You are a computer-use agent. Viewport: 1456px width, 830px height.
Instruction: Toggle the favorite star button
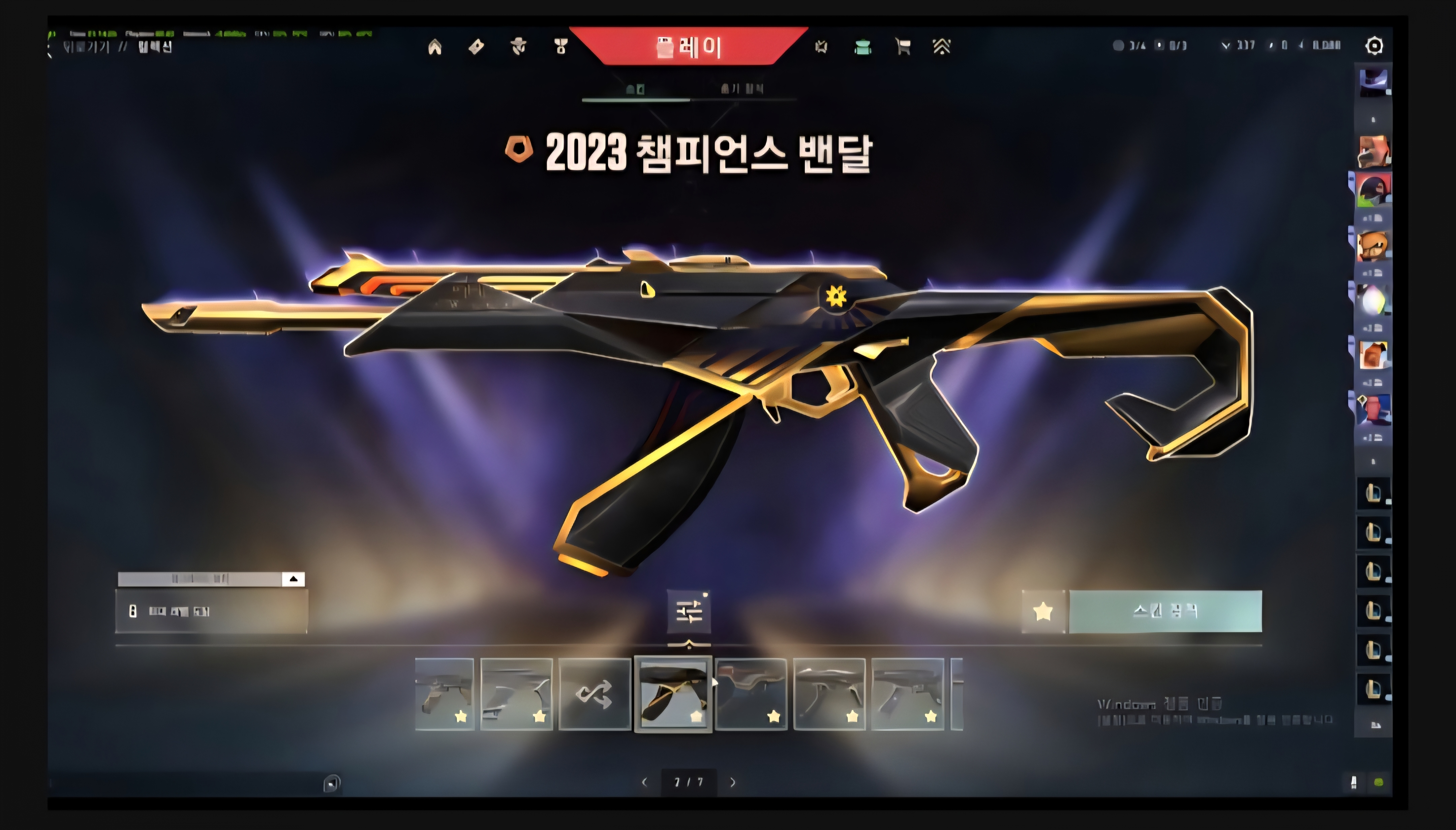coord(1042,611)
